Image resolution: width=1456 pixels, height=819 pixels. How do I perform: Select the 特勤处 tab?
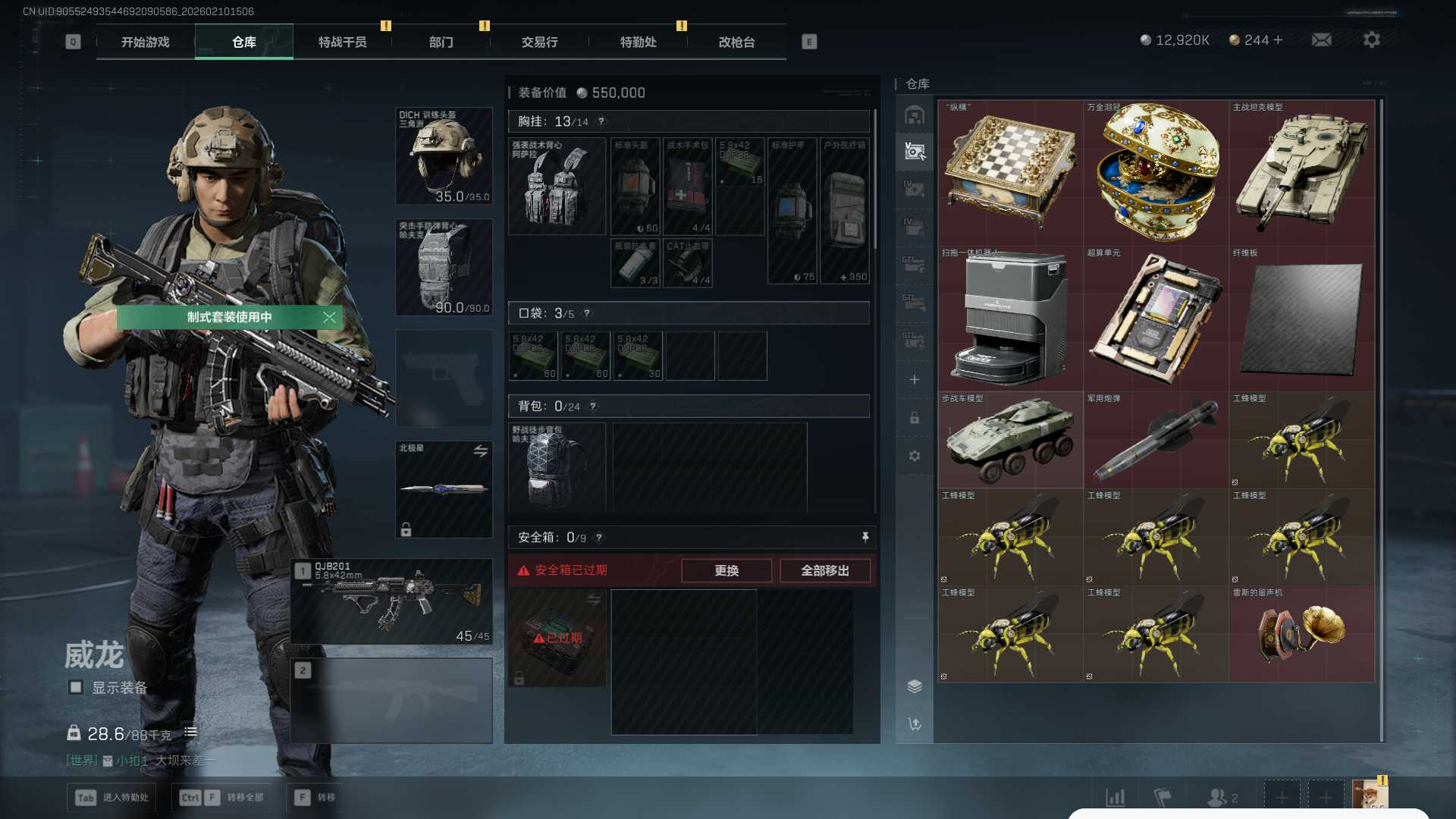(638, 42)
